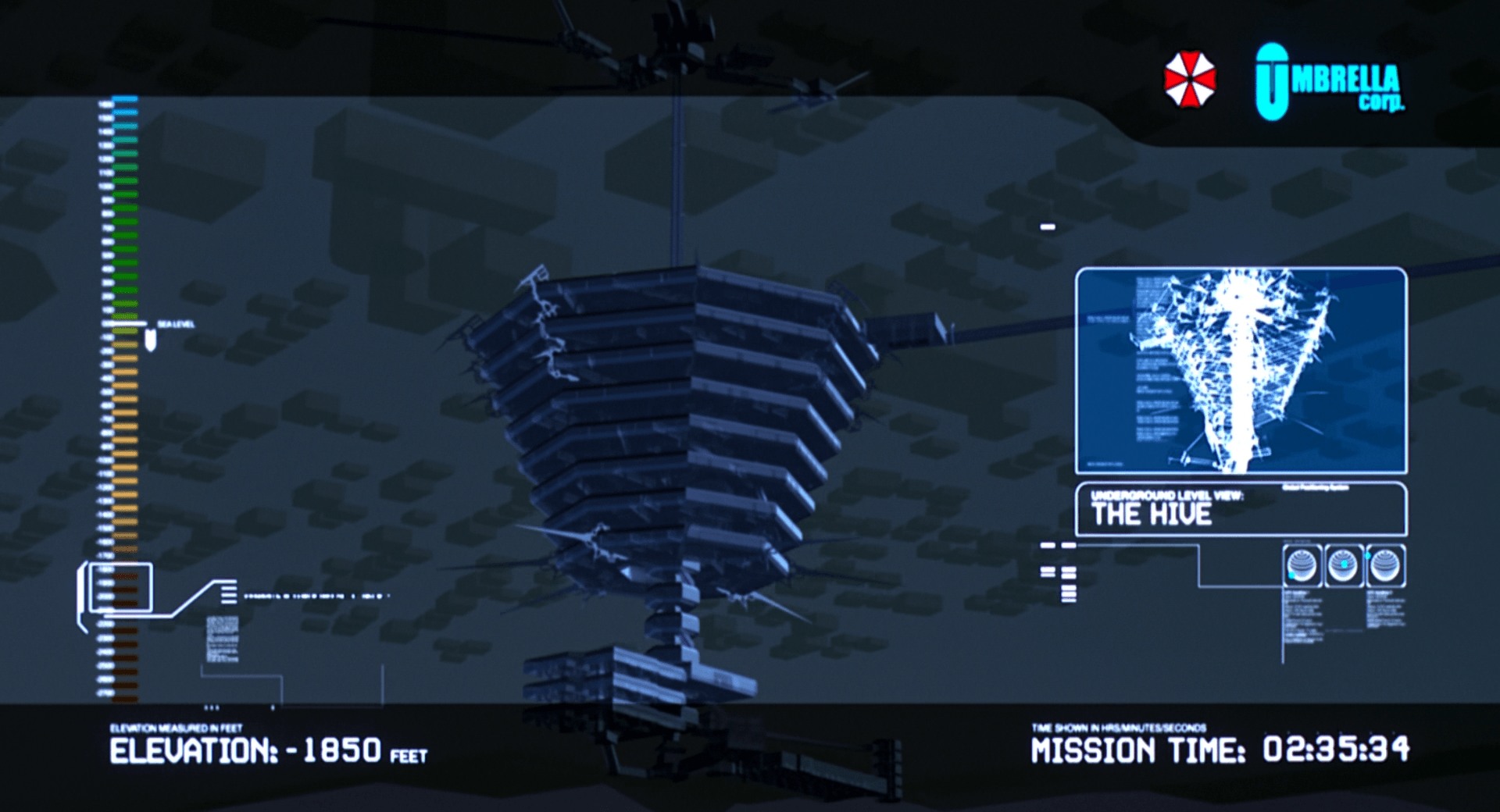Select the Underground Level View: The Hive panel
Viewport: 1500px width, 812px height.
click(x=1241, y=509)
